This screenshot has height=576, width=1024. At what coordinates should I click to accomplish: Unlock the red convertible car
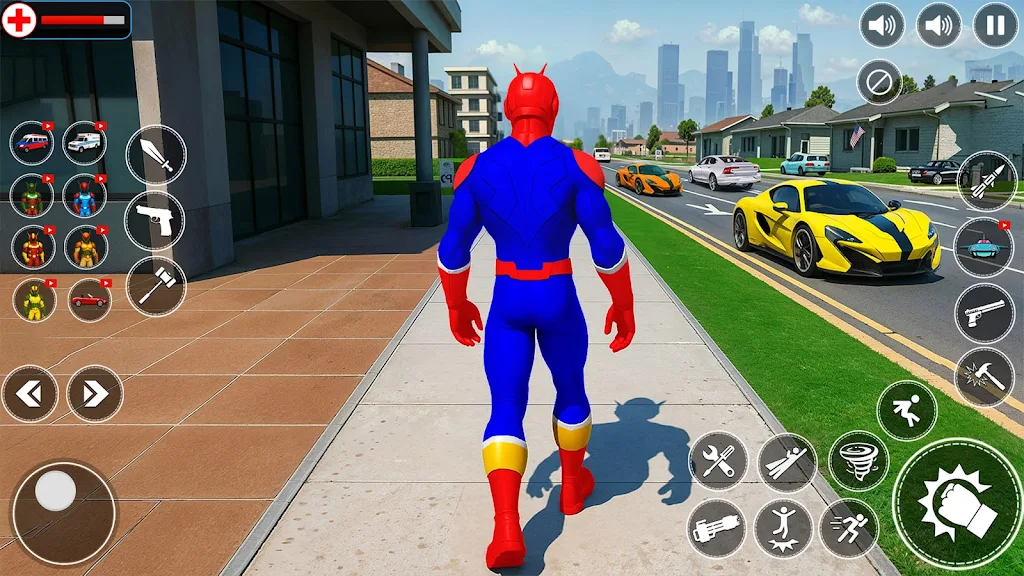coord(89,300)
